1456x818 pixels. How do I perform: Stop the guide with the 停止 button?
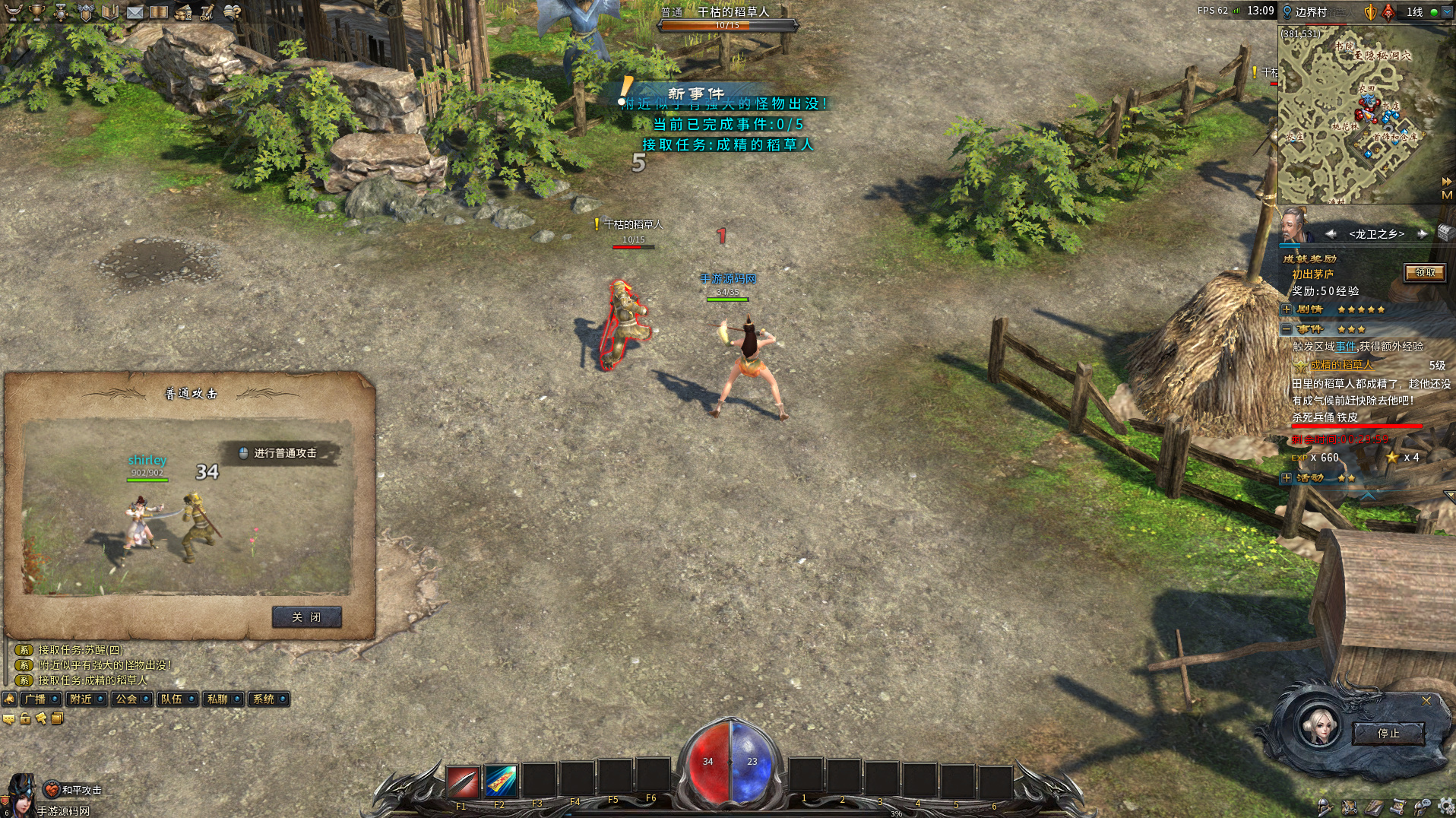click(1388, 734)
